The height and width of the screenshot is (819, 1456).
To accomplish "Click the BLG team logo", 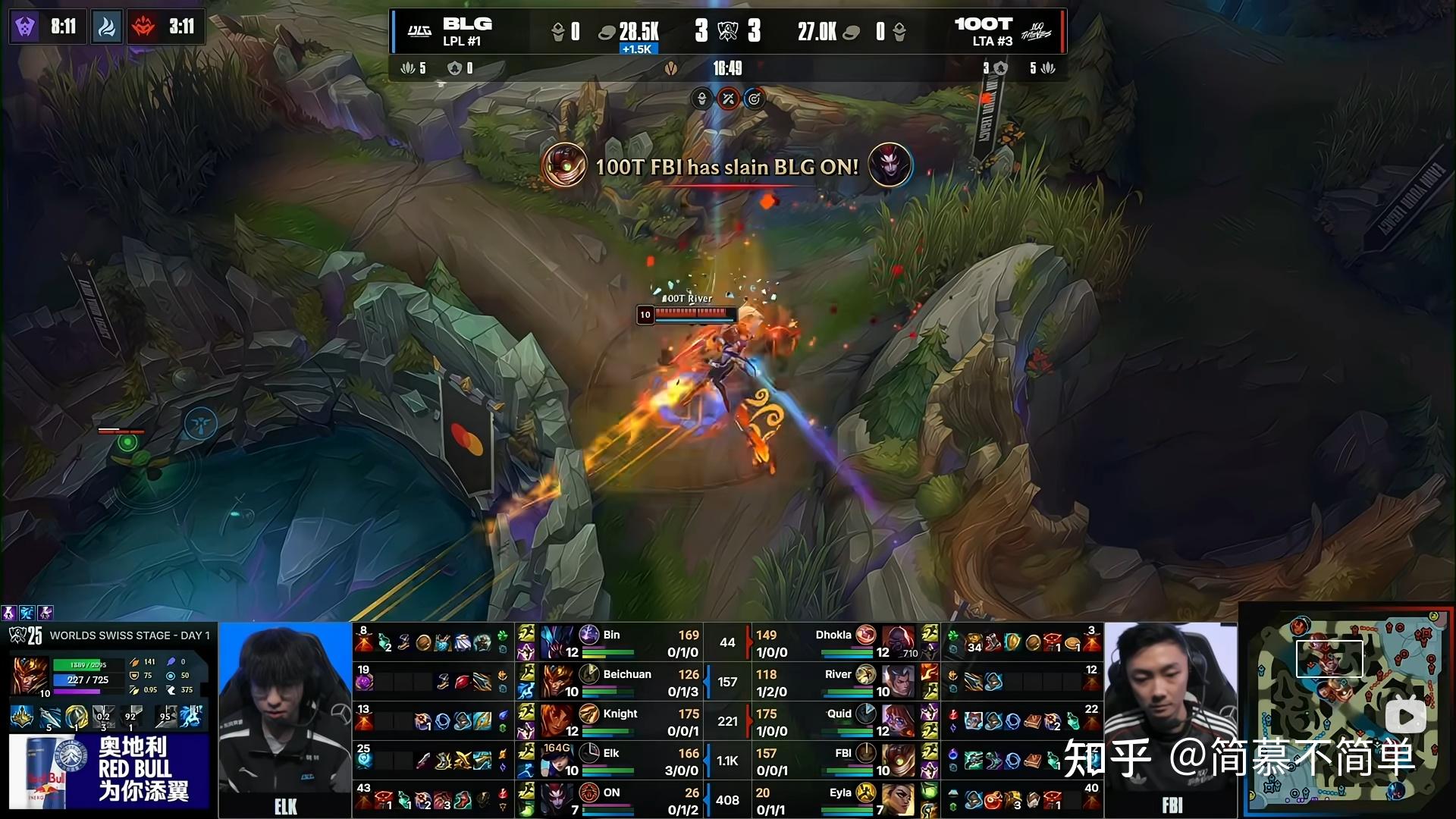I will (x=419, y=31).
